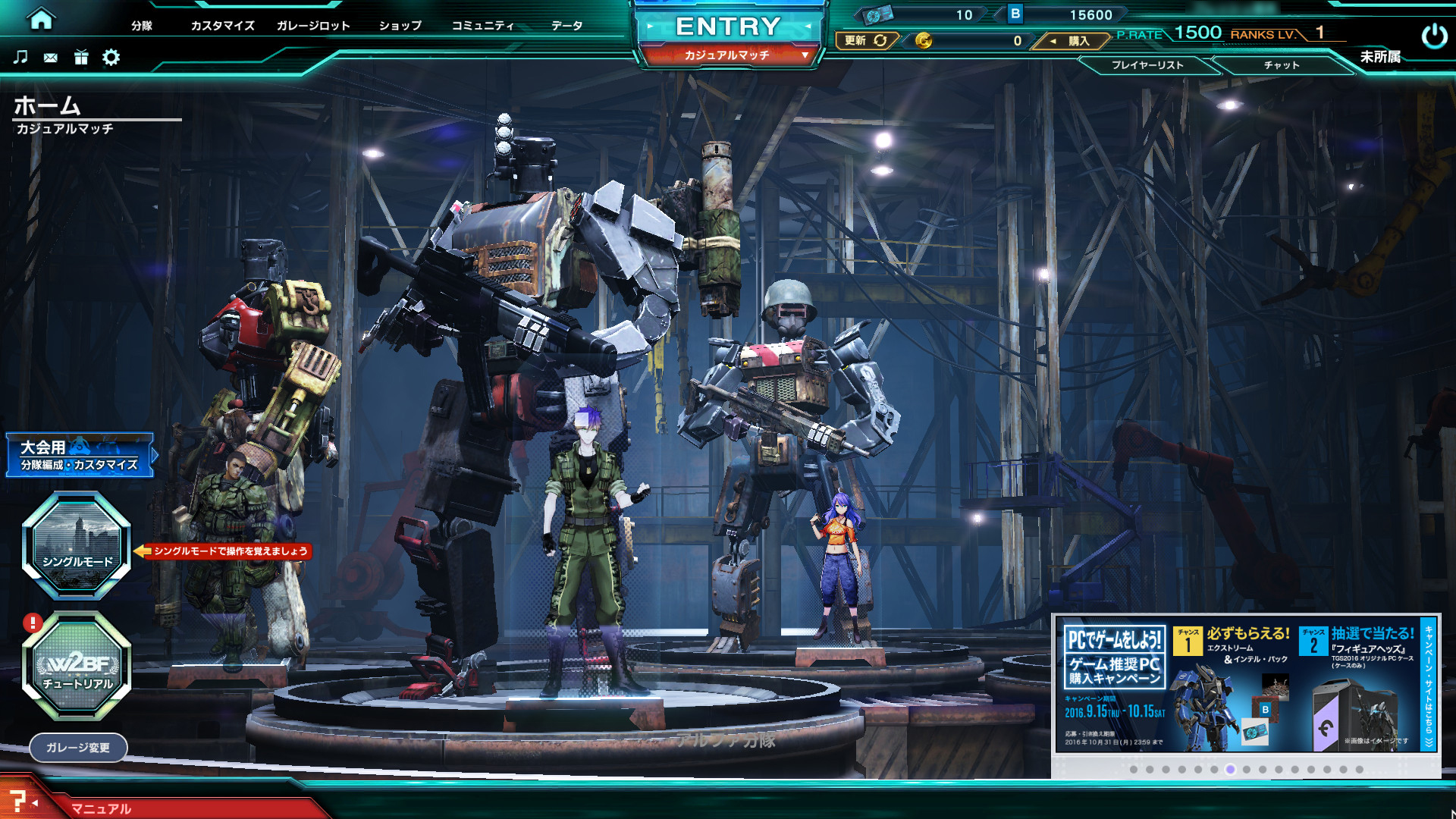
Task: Click the ガレージ変更 button
Action: point(78,748)
